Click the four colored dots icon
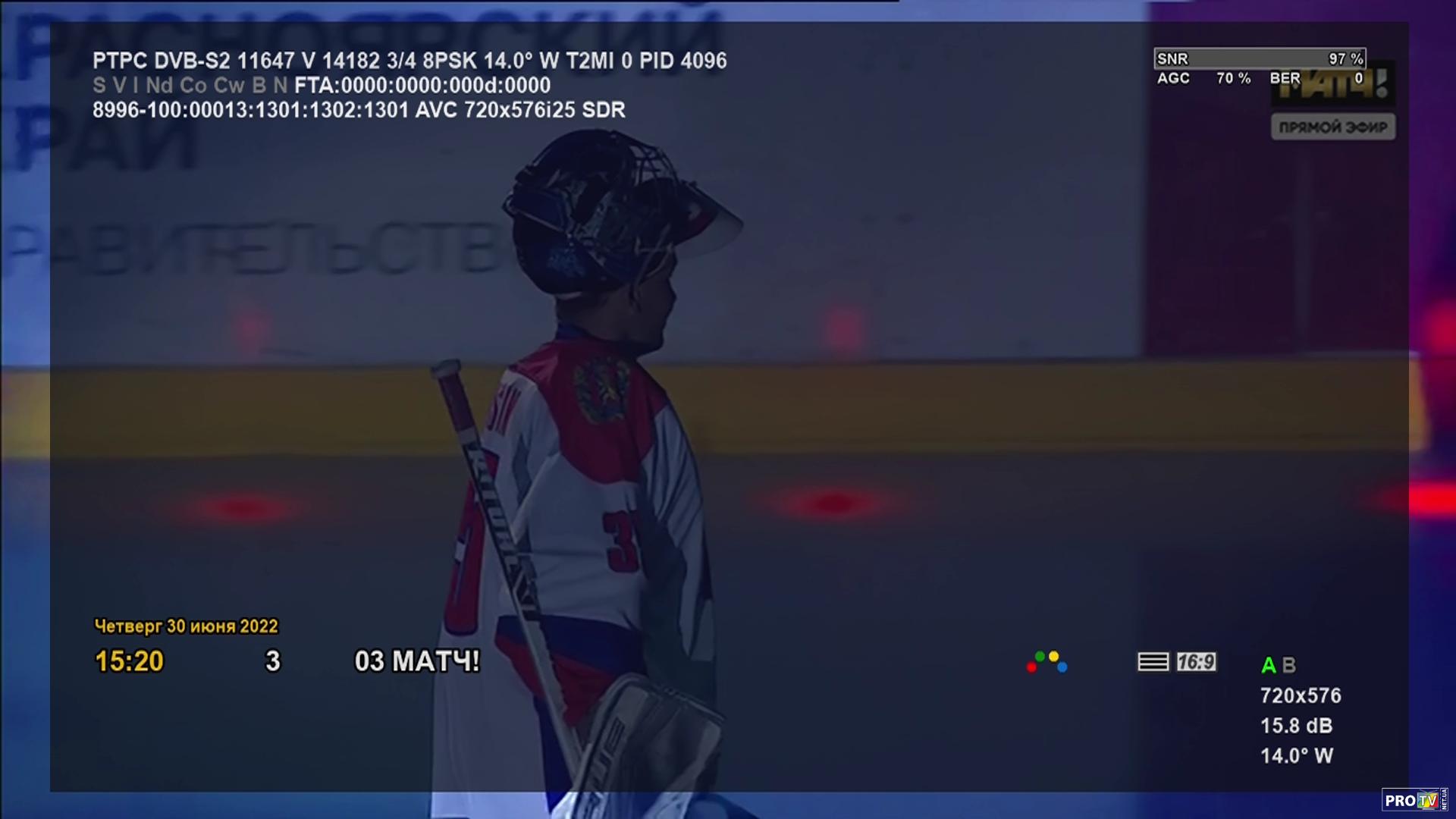The height and width of the screenshot is (819, 1456). click(x=1046, y=662)
